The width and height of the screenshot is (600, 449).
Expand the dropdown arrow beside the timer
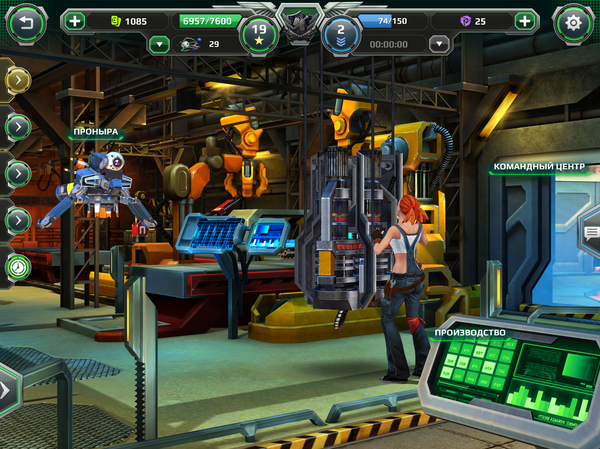pos(438,44)
